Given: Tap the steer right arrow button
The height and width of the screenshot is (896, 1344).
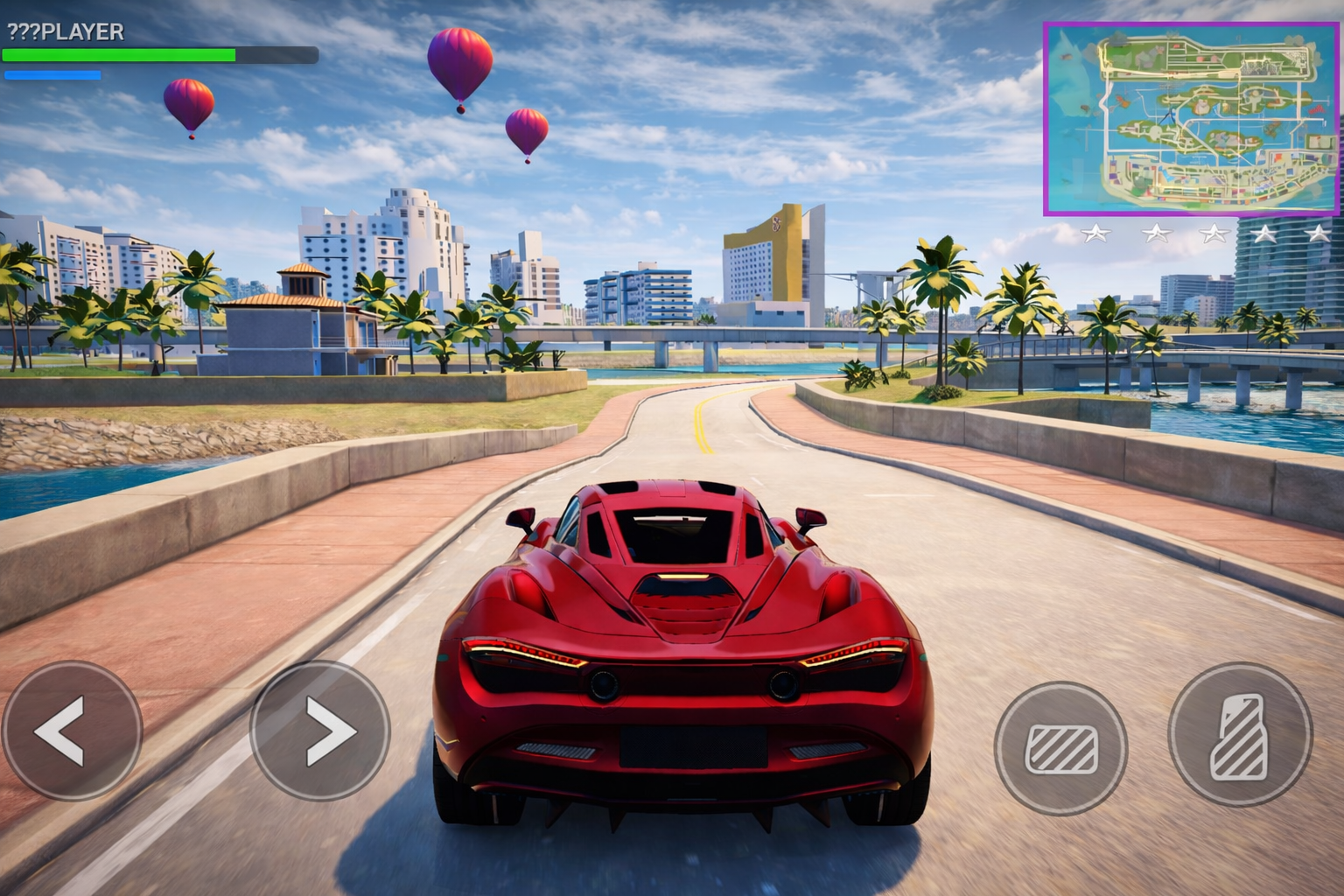Looking at the screenshot, I should click(319, 730).
